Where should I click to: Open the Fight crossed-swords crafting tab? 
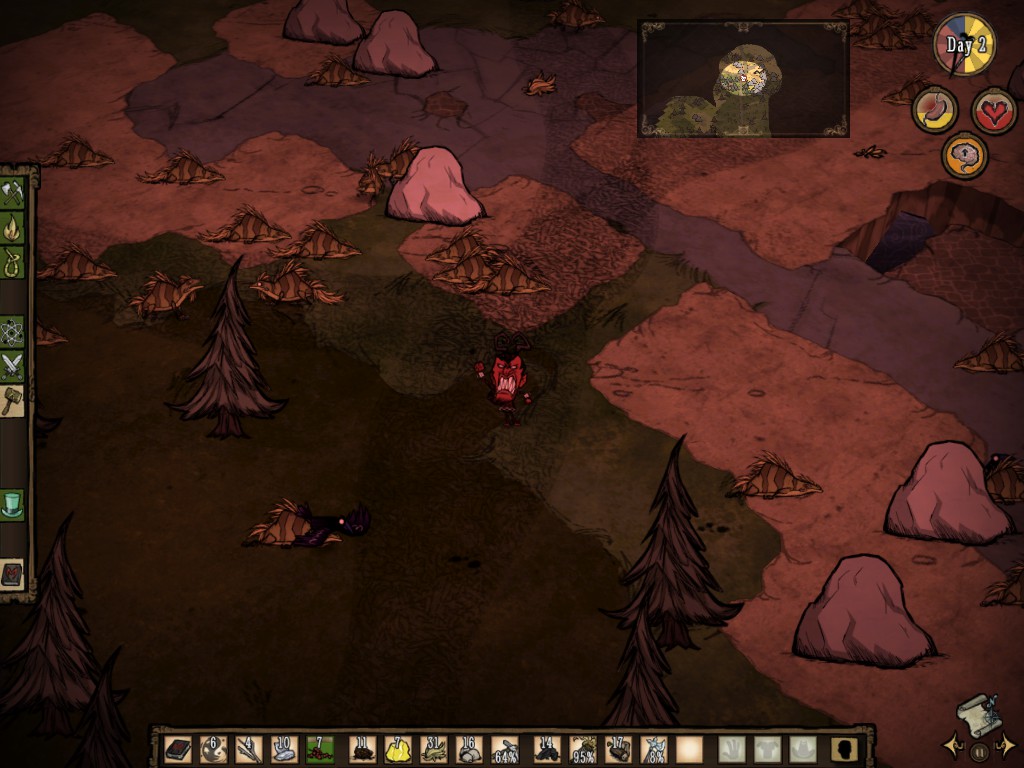12,365
